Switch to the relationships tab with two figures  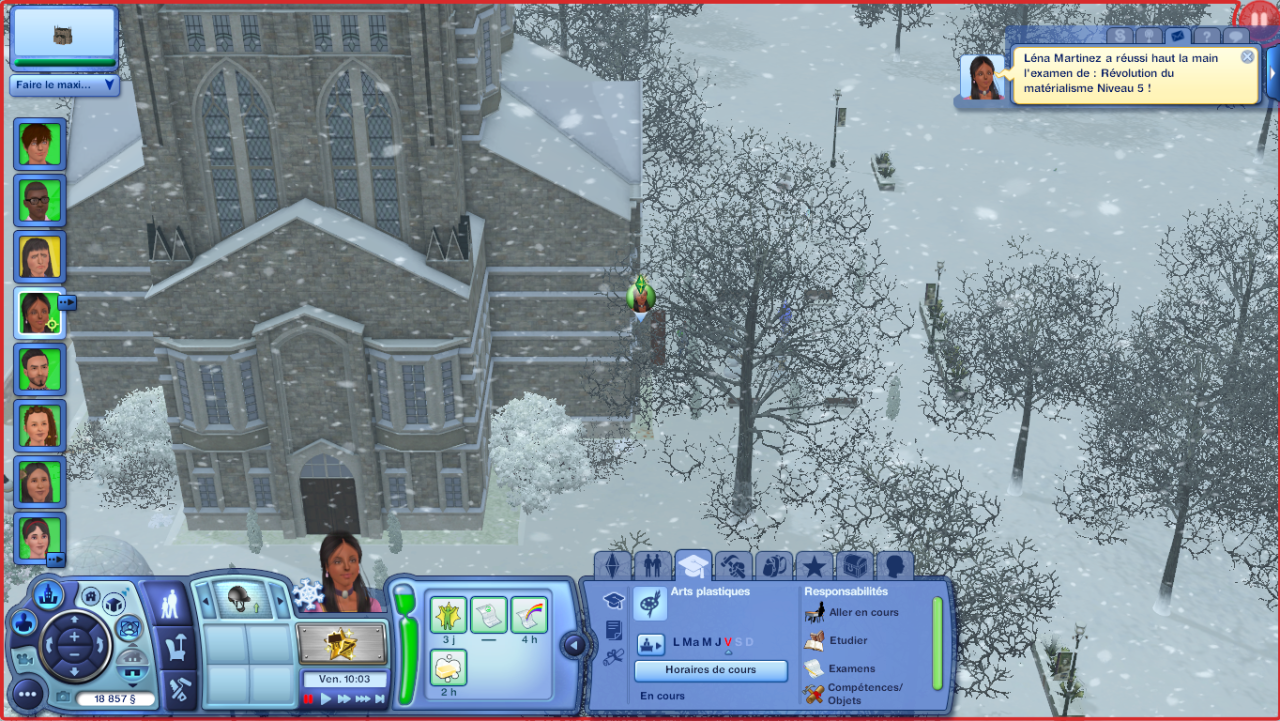(652, 566)
